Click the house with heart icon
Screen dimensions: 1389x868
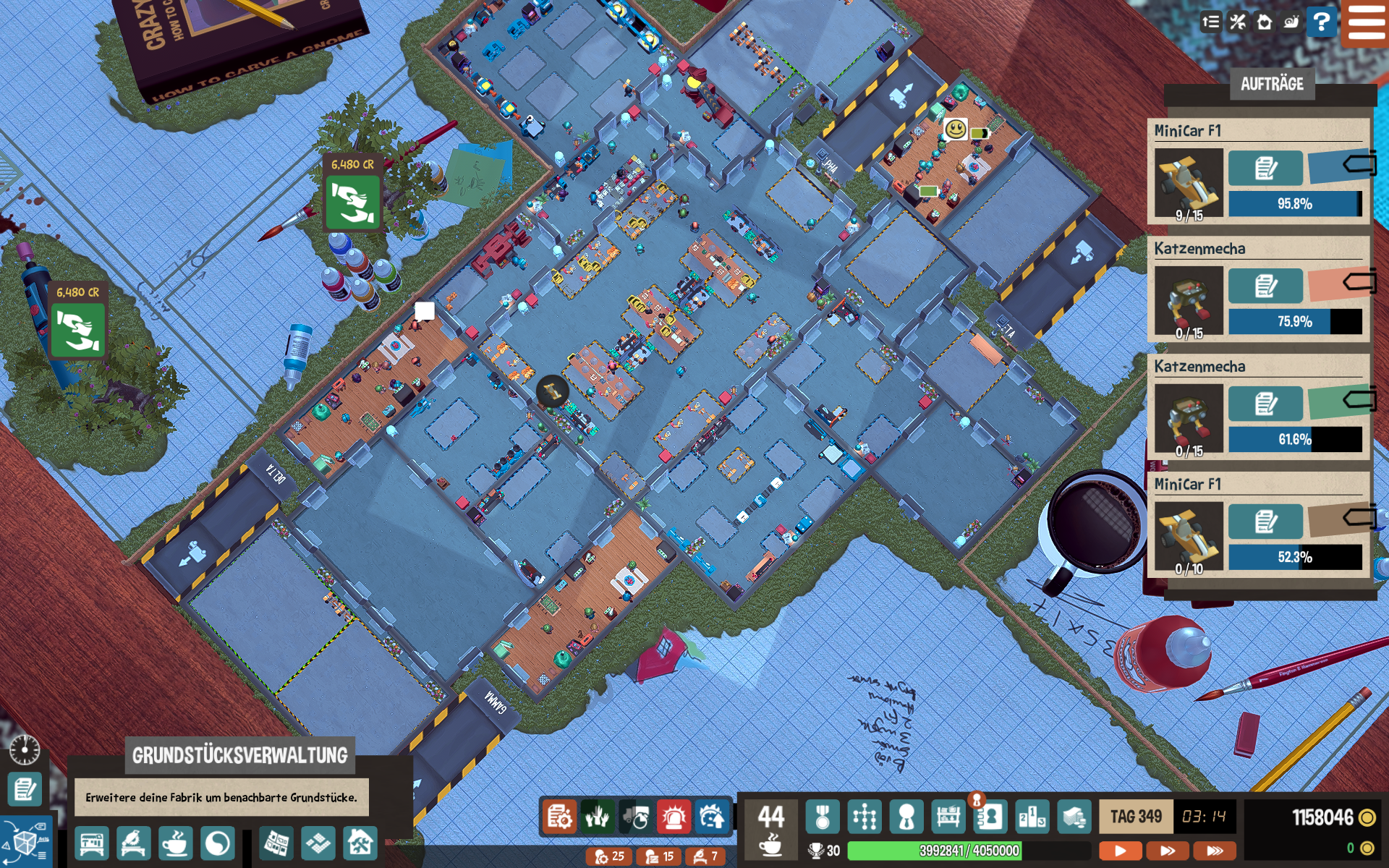(x=1265, y=22)
